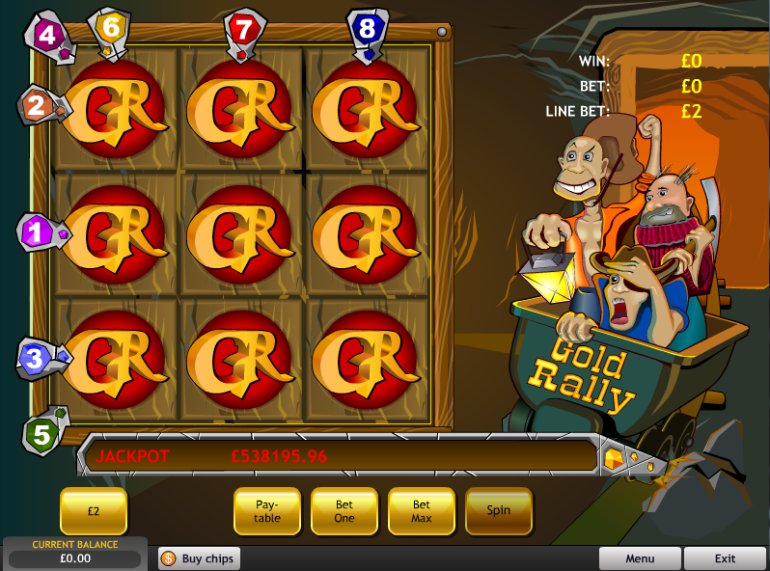Open the Menu
Screen dimensions: 770x571
640,558
